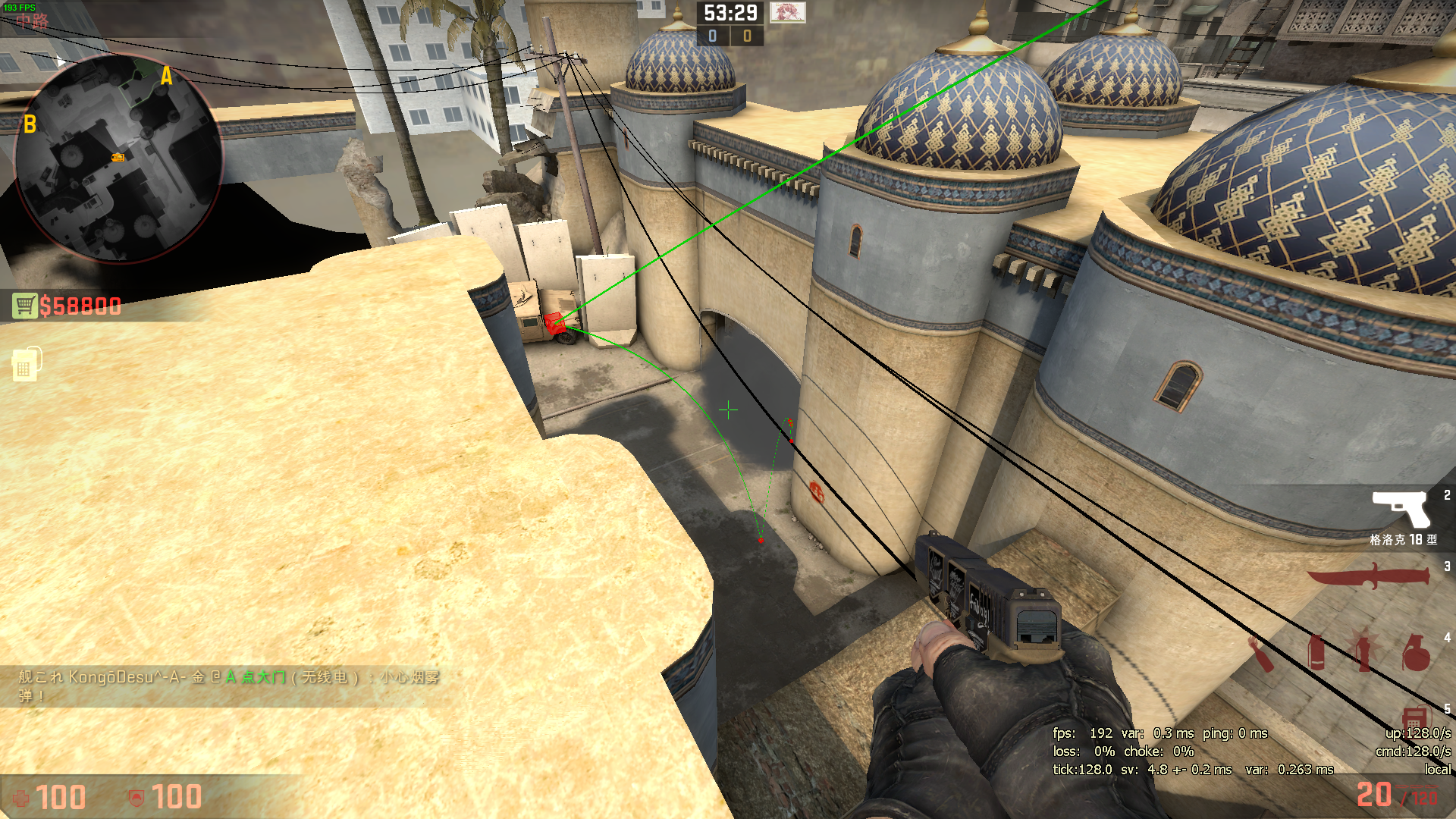Screen dimensions: 1456x819
Task: Click the health cross icon bottom left
Action: (23, 797)
